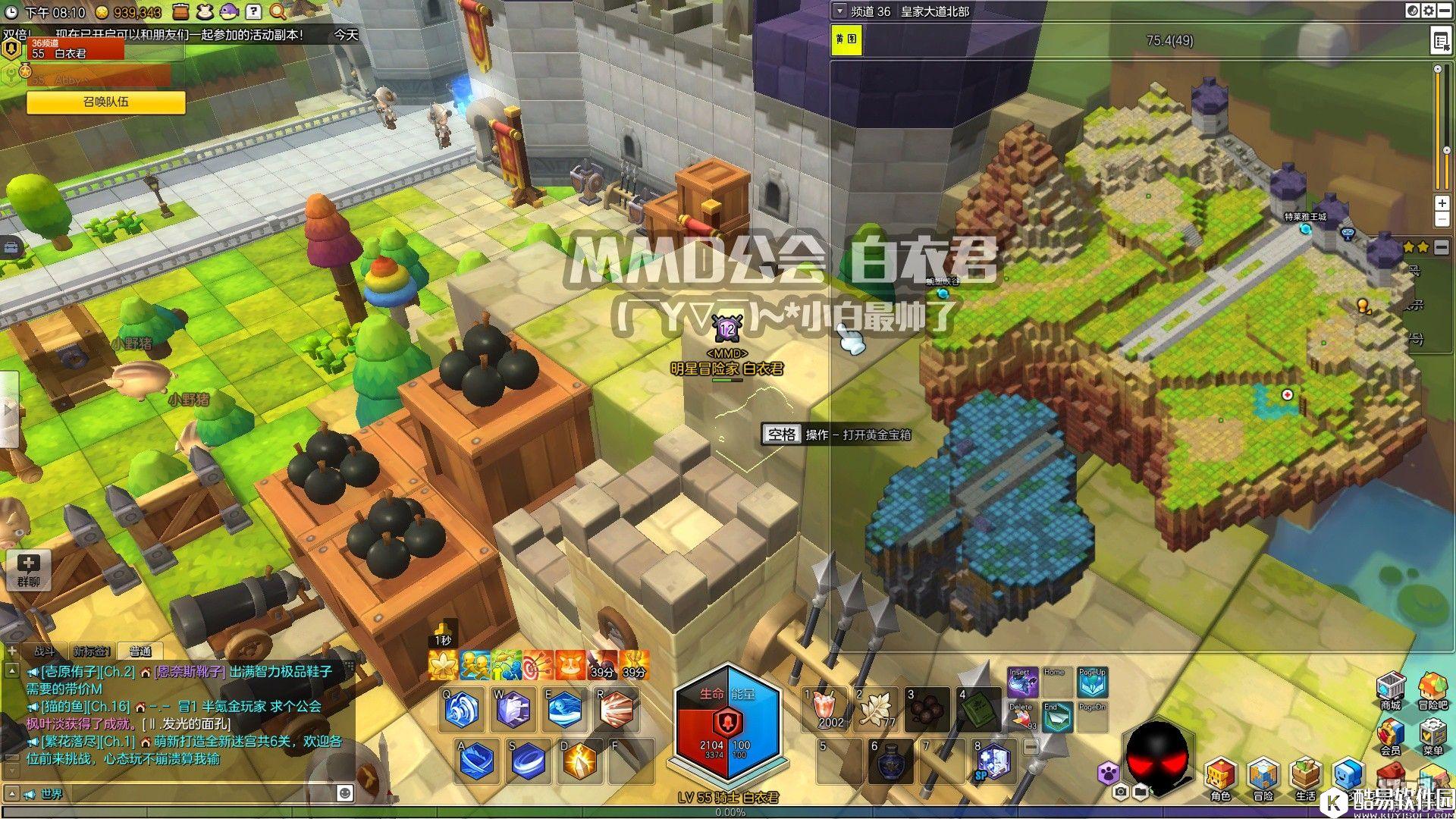Click the magnifying glass search icon
The image size is (1456, 819).
(278, 11)
